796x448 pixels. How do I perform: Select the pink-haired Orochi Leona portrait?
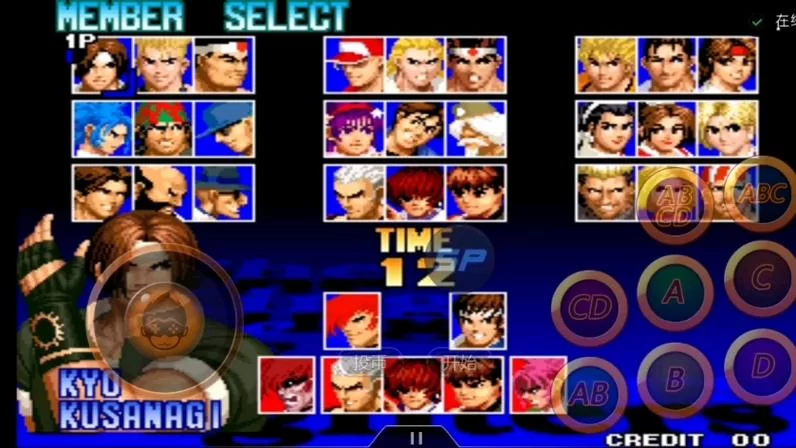click(539, 385)
